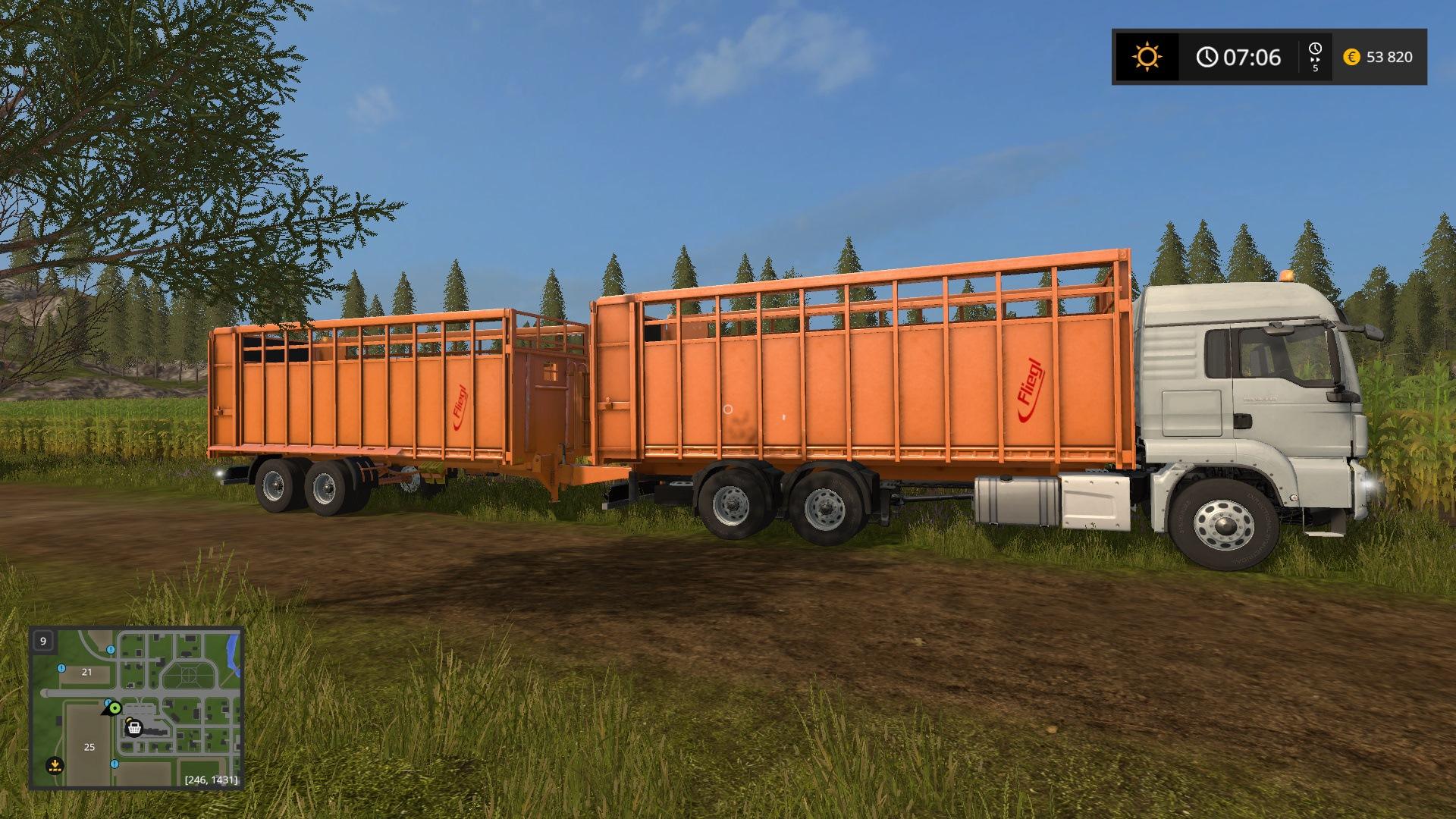Click the blue info marker beside the player arrow

pos(108,702)
